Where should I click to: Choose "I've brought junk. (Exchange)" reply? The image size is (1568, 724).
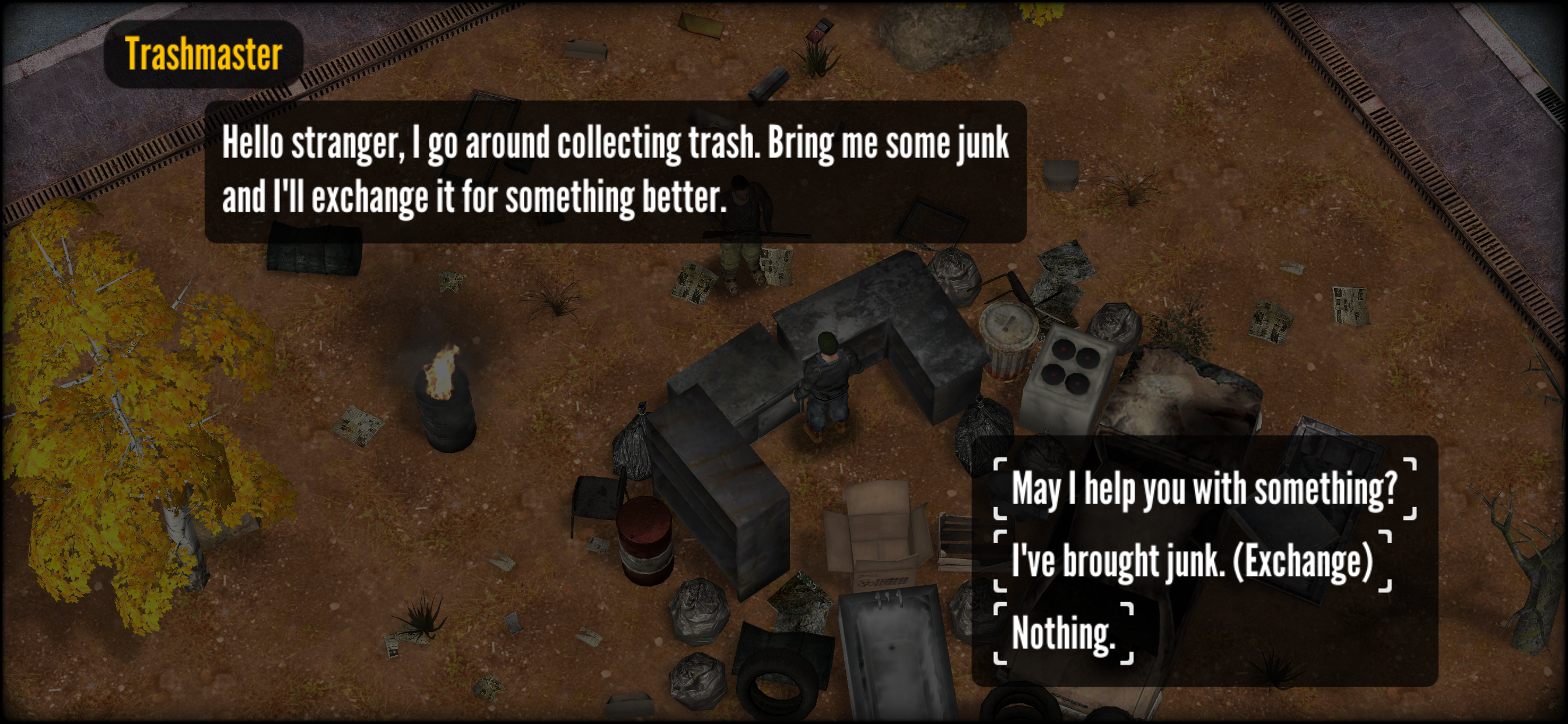(x=1192, y=561)
